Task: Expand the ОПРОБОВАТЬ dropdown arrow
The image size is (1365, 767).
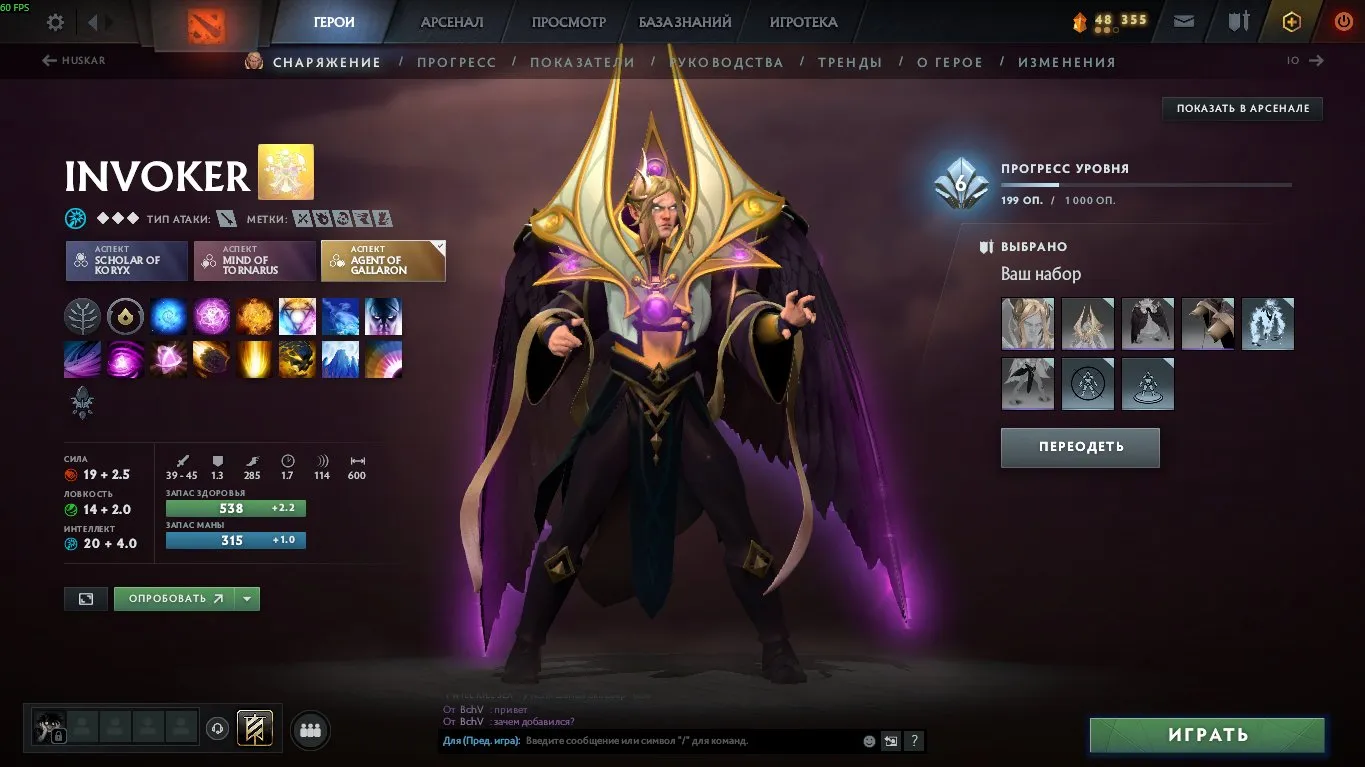Action: [246, 598]
